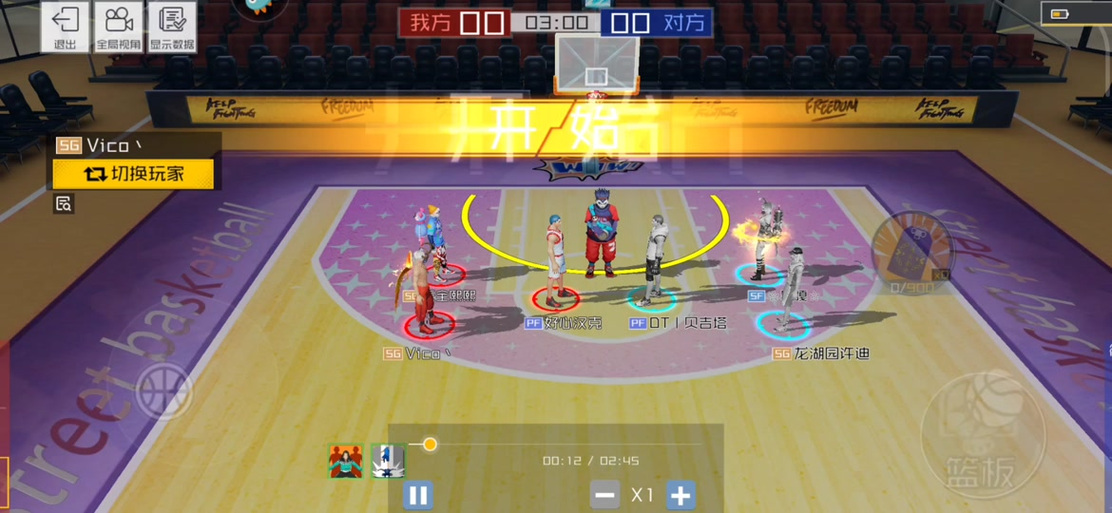The height and width of the screenshot is (513, 1112).
Task: Select the blue dunk highlight thumbnail
Action: 388,460
